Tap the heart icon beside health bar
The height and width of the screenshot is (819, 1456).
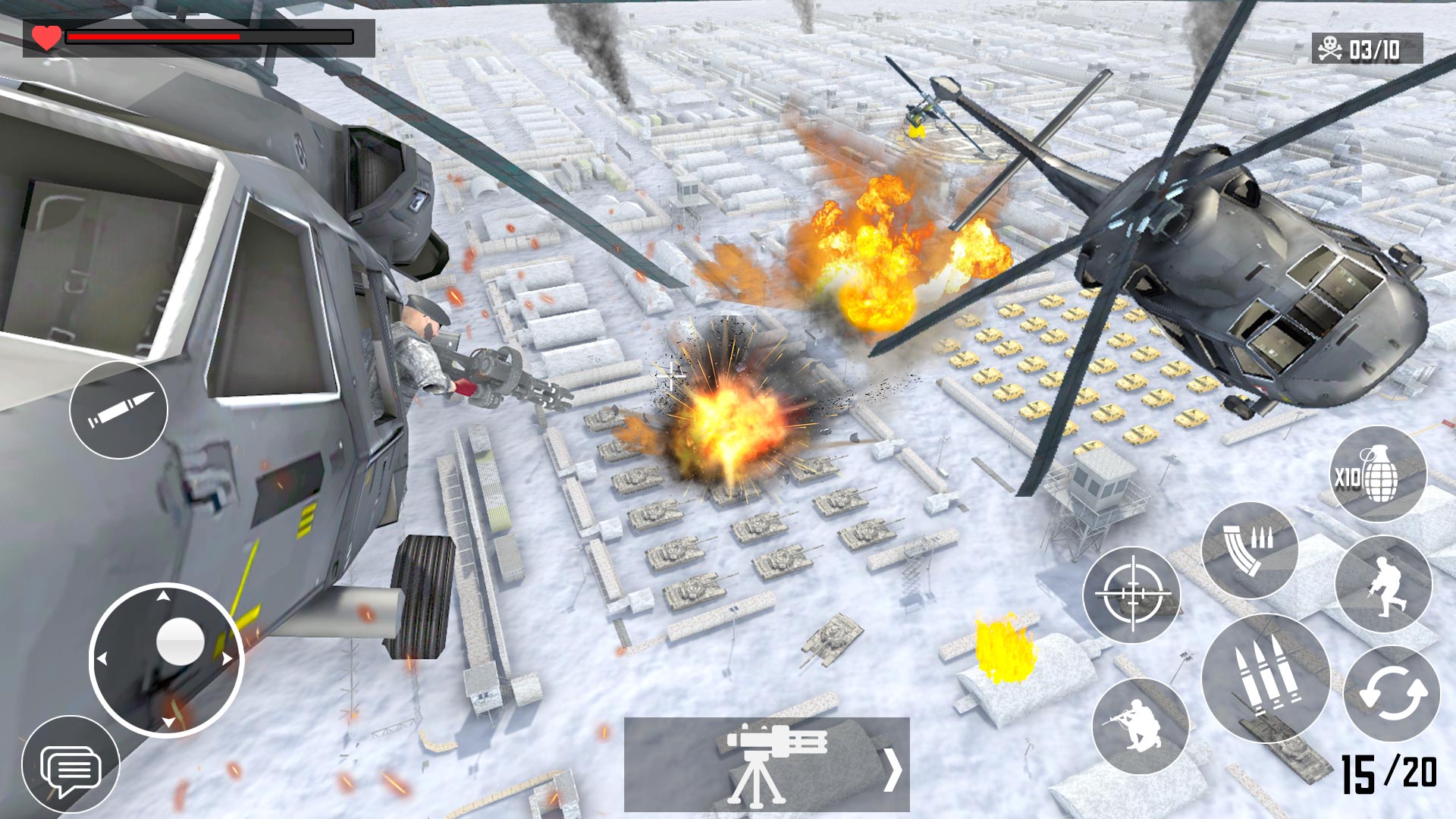click(44, 34)
